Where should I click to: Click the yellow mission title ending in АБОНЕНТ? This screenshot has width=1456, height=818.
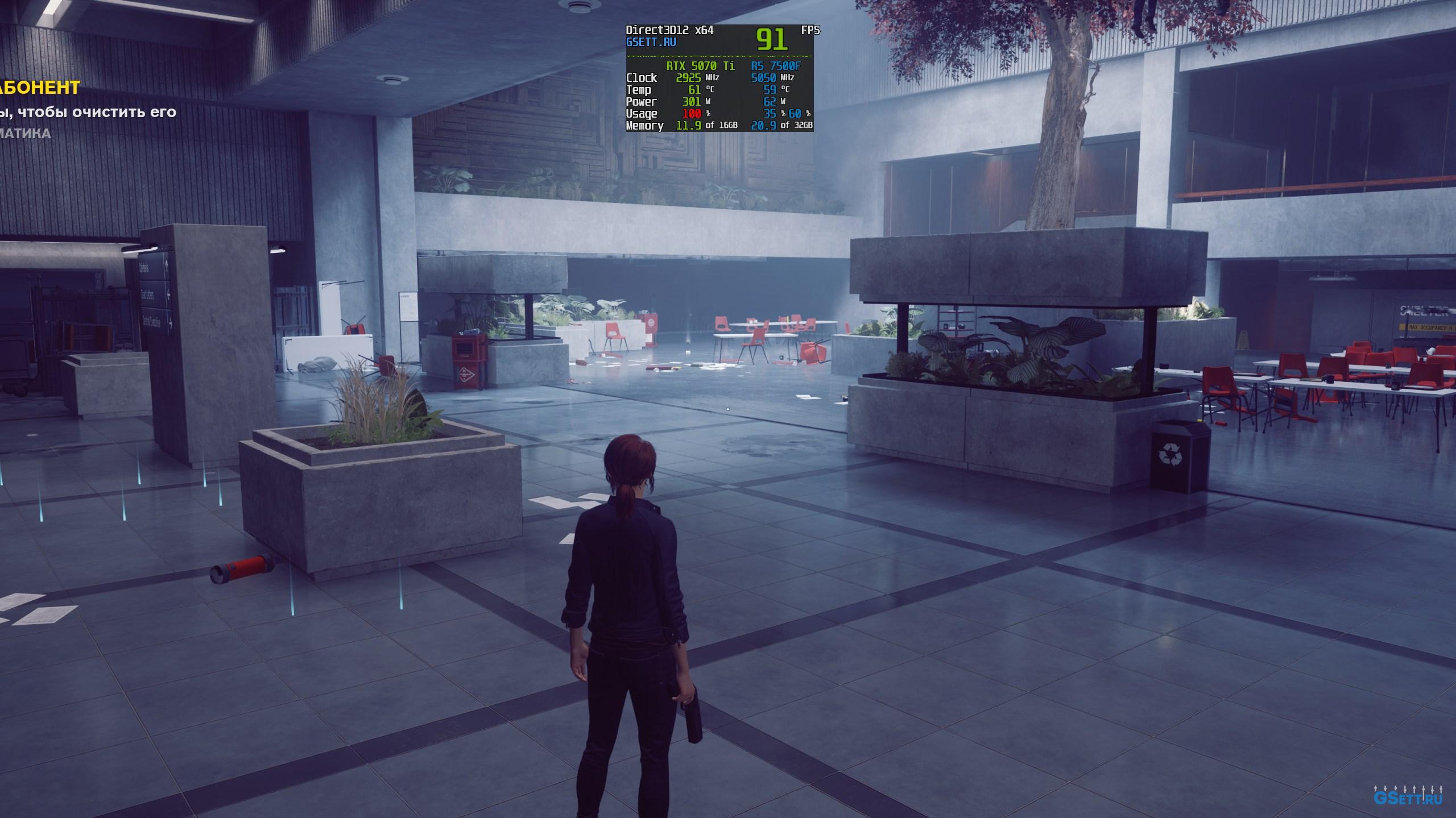pyautogui.click(x=40, y=88)
